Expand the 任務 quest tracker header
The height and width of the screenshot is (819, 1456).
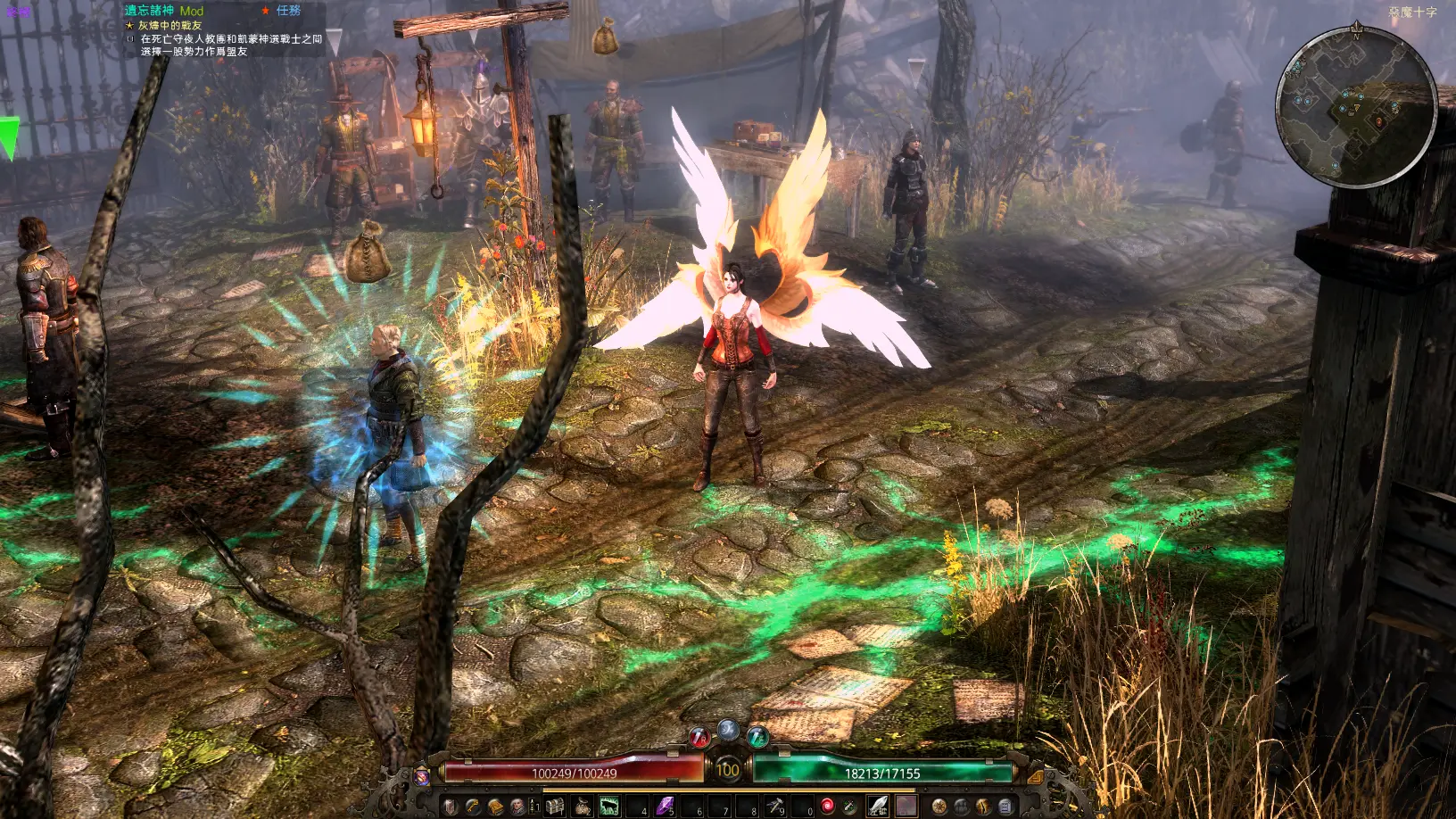coord(287,11)
